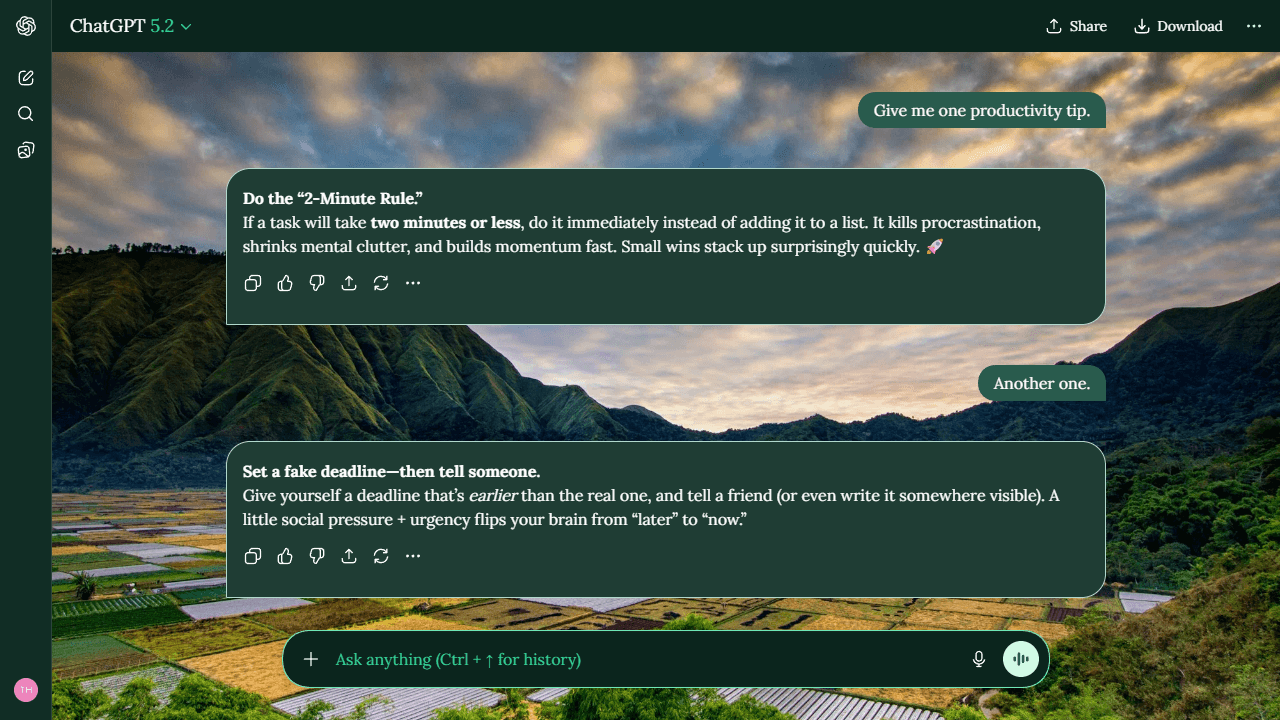Open the ChatGPT 5.2 model selector
Image resolution: width=1280 pixels, height=720 pixels.
(131, 26)
